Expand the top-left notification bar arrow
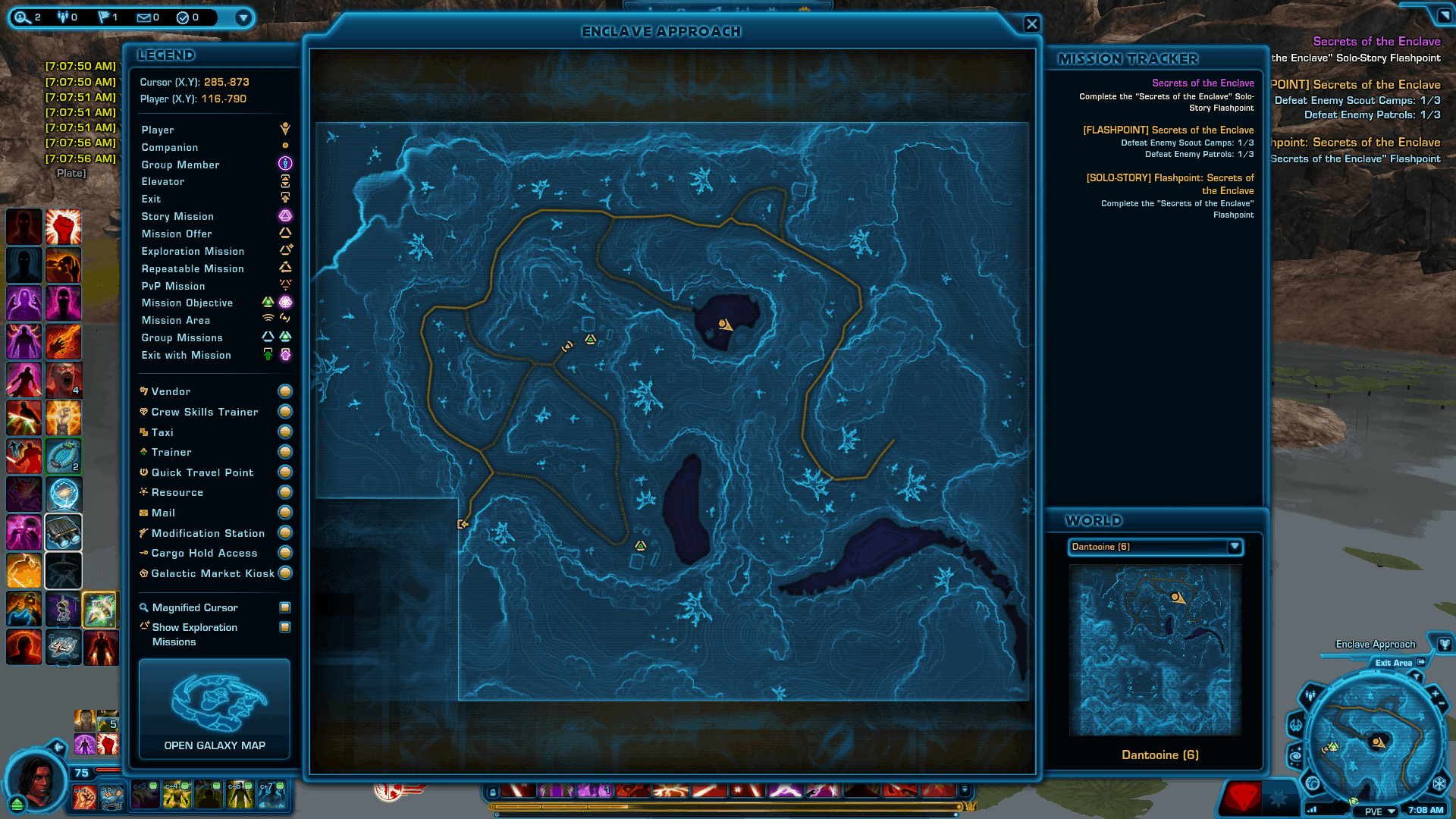The height and width of the screenshot is (819, 1456). (x=243, y=17)
